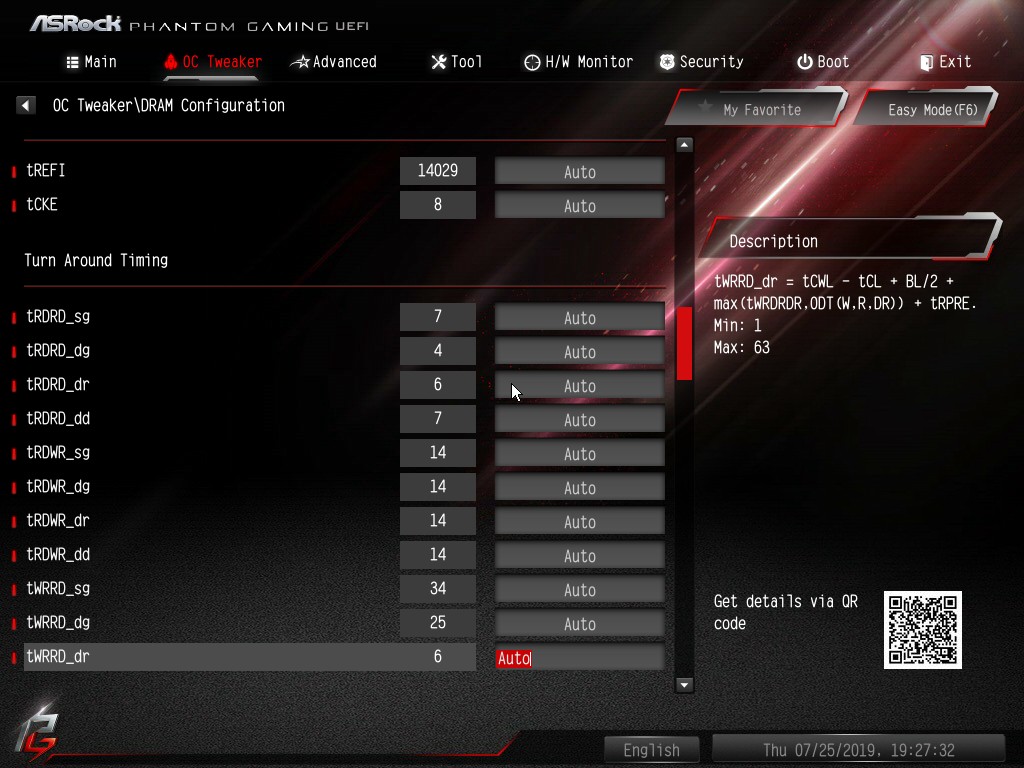Screen dimensions: 1024x768
Task: Select the tWRRD_sg Auto field
Action: (x=580, y=590)
